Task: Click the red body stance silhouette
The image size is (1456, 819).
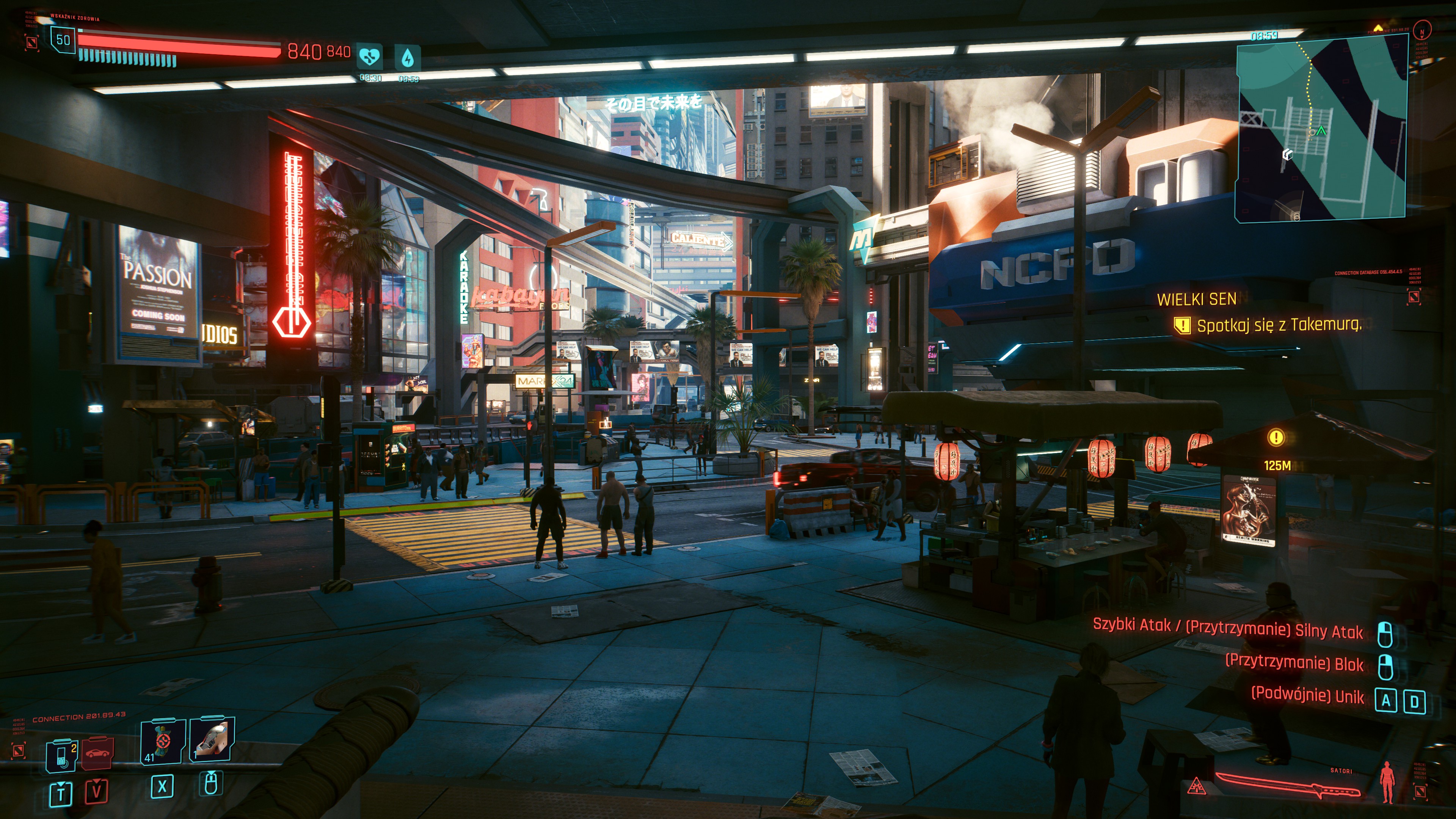Action: tap(1387, 782)
